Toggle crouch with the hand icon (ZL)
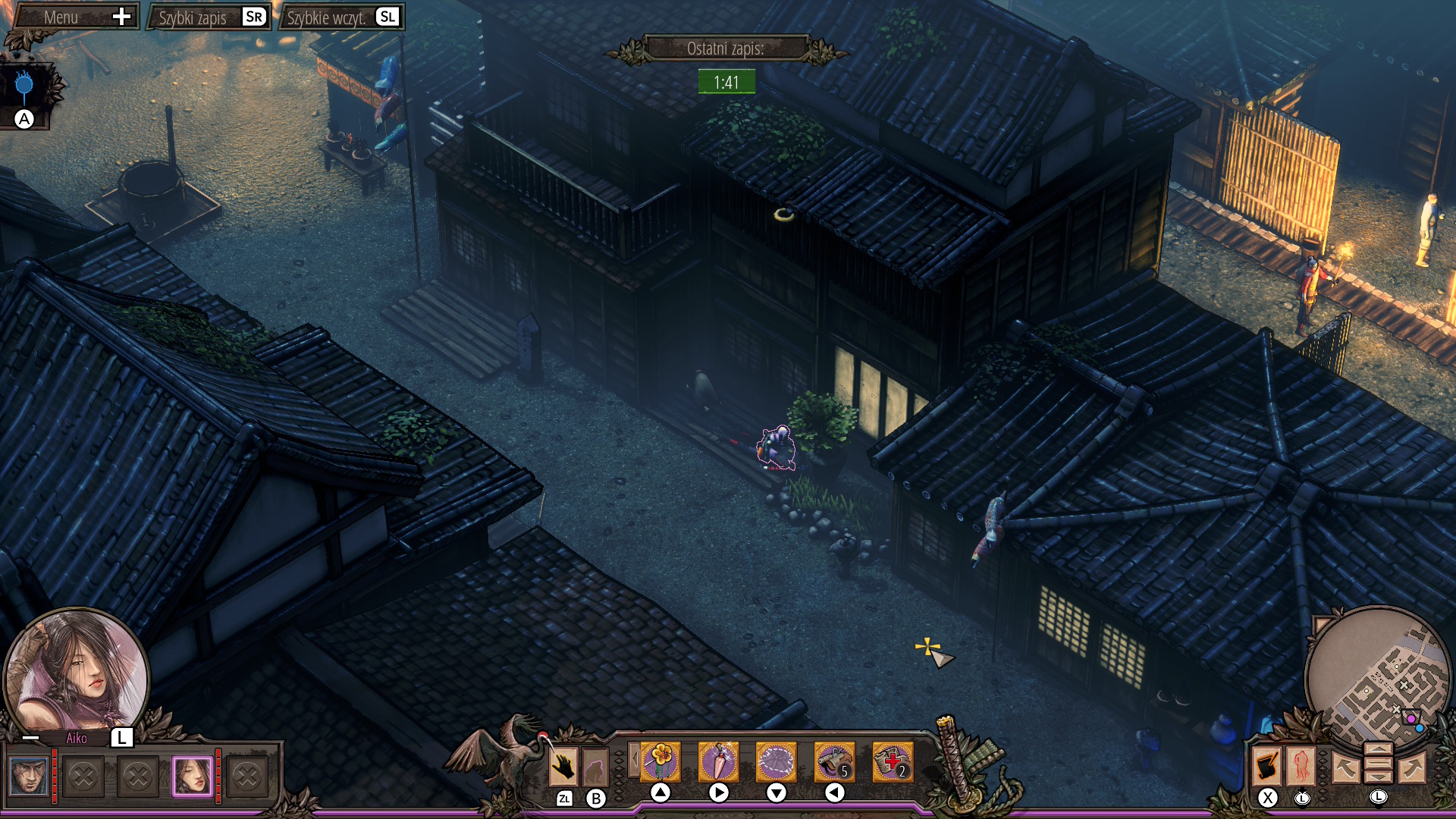The height and width of the screenshot is (819, 1456). pos(563,766)
